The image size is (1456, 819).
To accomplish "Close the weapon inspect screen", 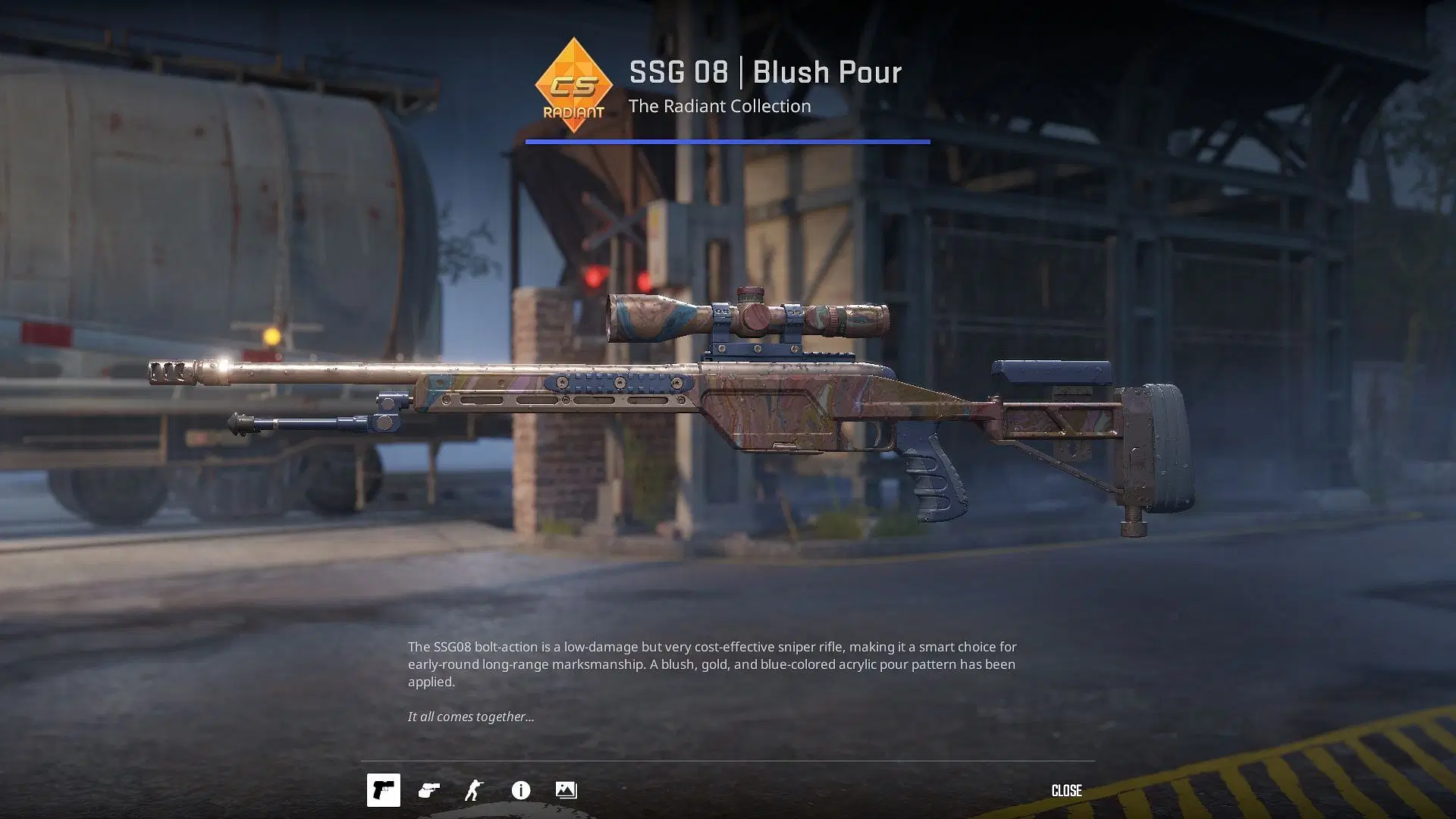I will [1065, 790].
